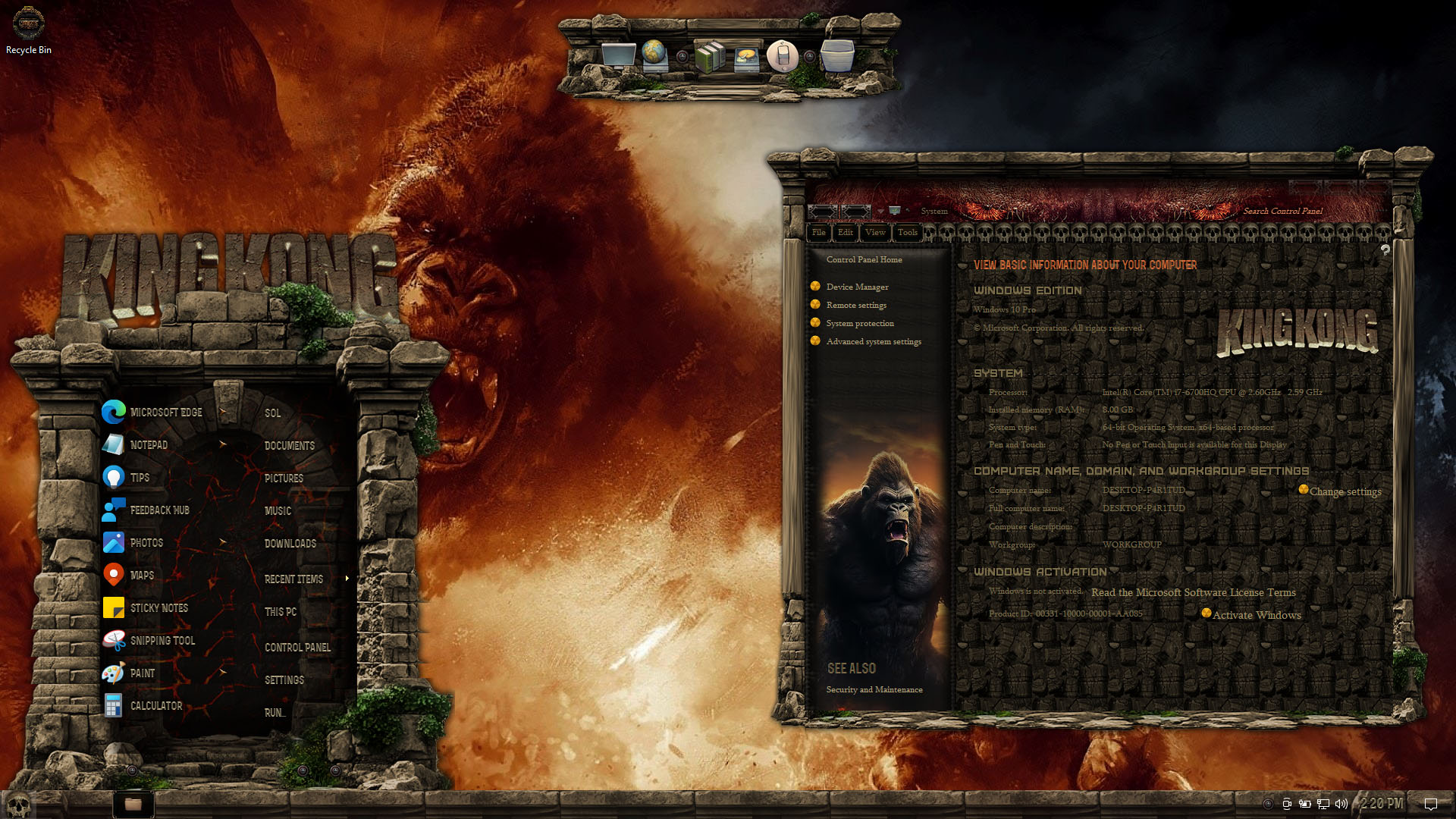Image resolution: width=1456 pixels, height=819 pixels.
Task: Open Control Panel from the start menu
Action: pos(297,648)
